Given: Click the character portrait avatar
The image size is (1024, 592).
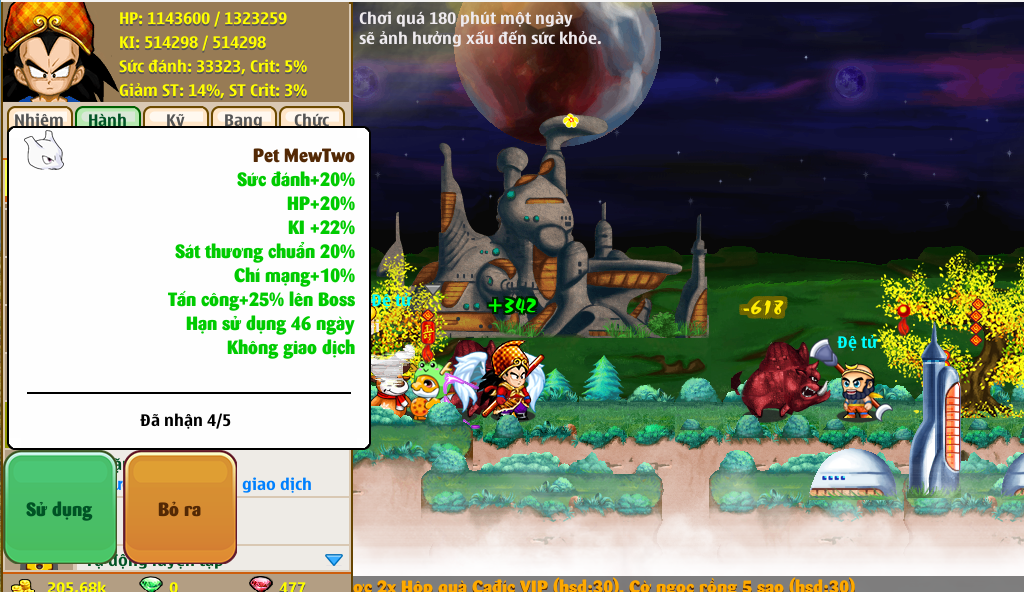Looking at the screenshot, I should (x=46, y=52).
